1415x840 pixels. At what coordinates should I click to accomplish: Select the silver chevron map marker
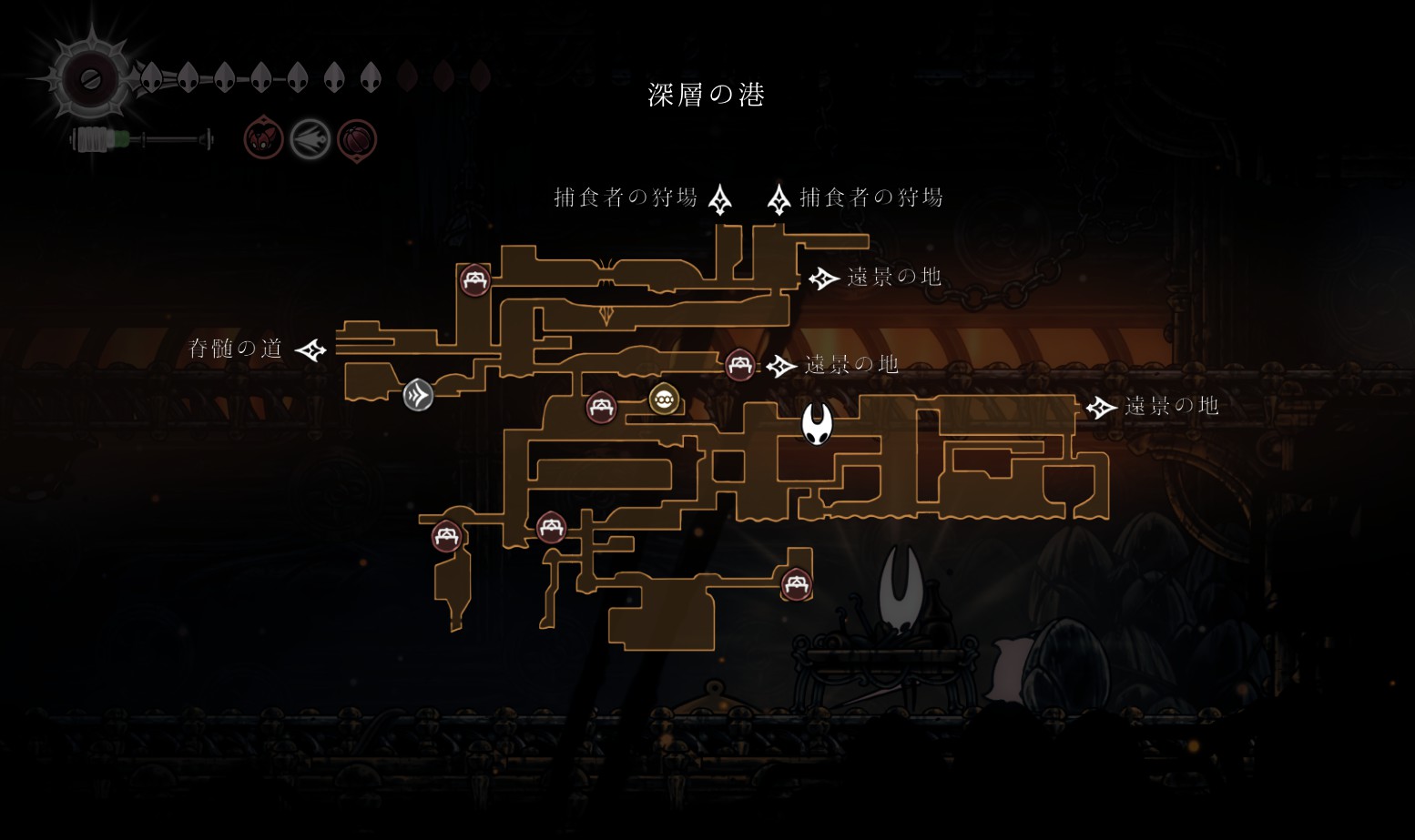coord(418,395)
